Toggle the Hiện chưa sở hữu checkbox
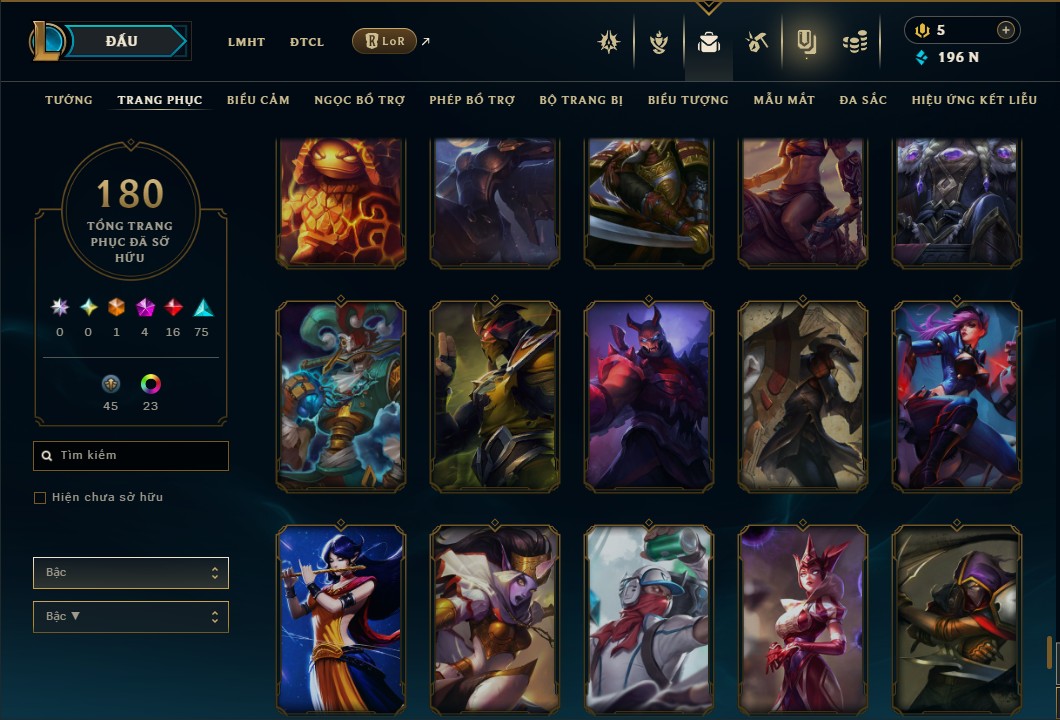This screenshot has height=720, width=1060. (x=40, y=498)
